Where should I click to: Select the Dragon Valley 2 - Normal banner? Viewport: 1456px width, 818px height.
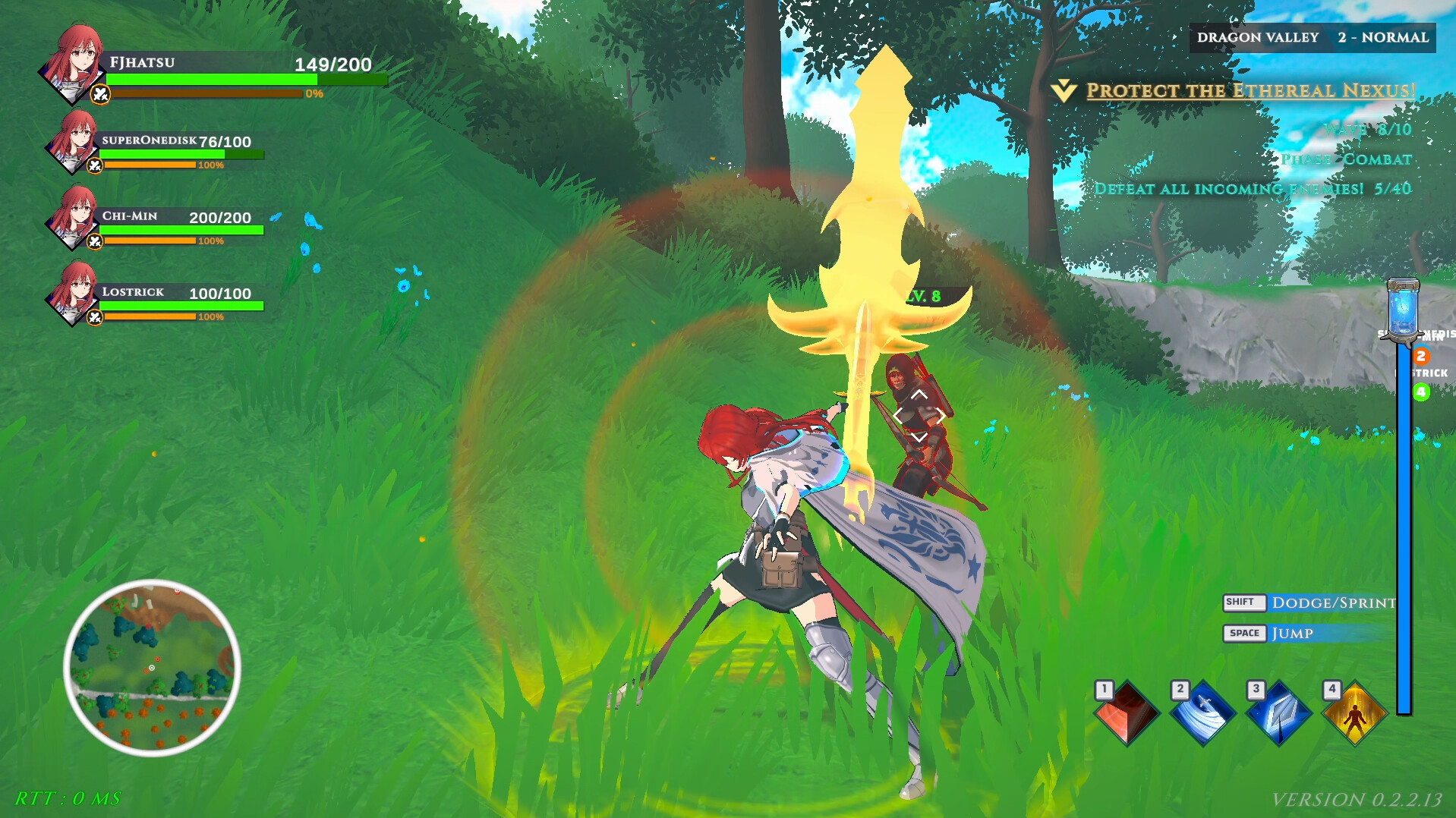tap(1313, 36)
